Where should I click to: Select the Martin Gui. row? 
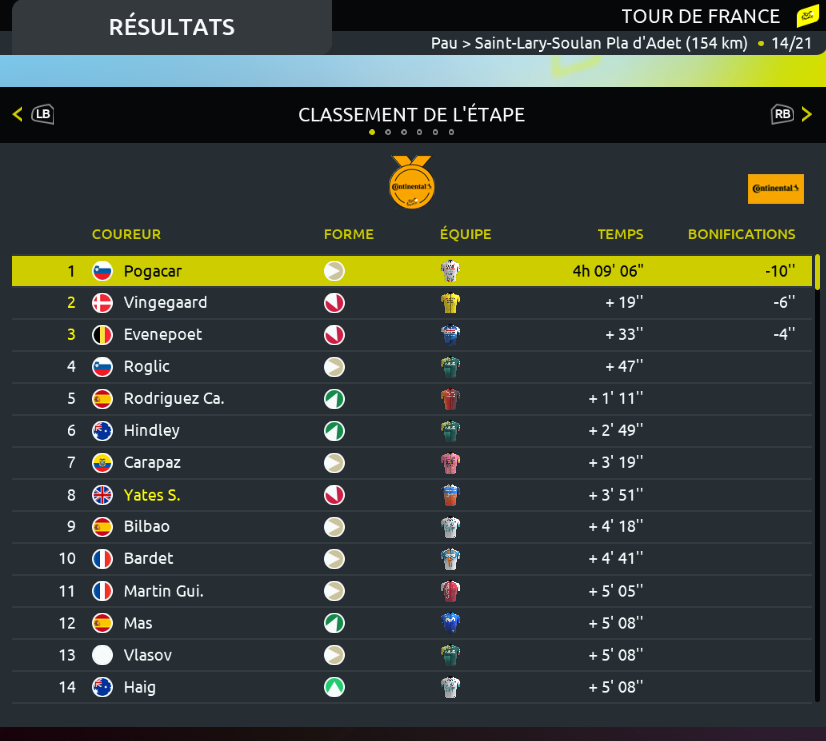[x=411, y=591]
